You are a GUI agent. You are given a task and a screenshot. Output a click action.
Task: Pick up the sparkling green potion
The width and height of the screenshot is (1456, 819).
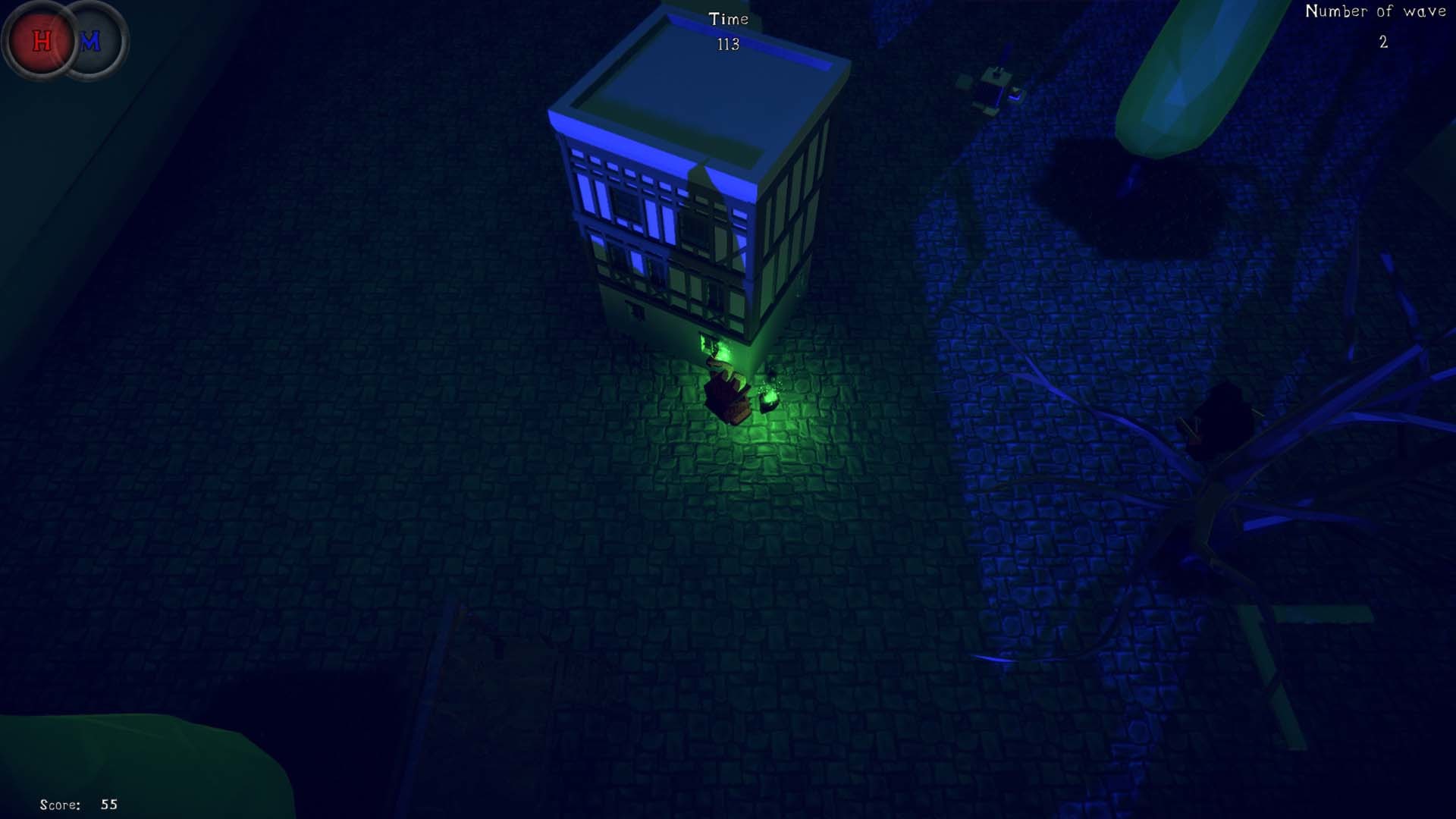770,394
